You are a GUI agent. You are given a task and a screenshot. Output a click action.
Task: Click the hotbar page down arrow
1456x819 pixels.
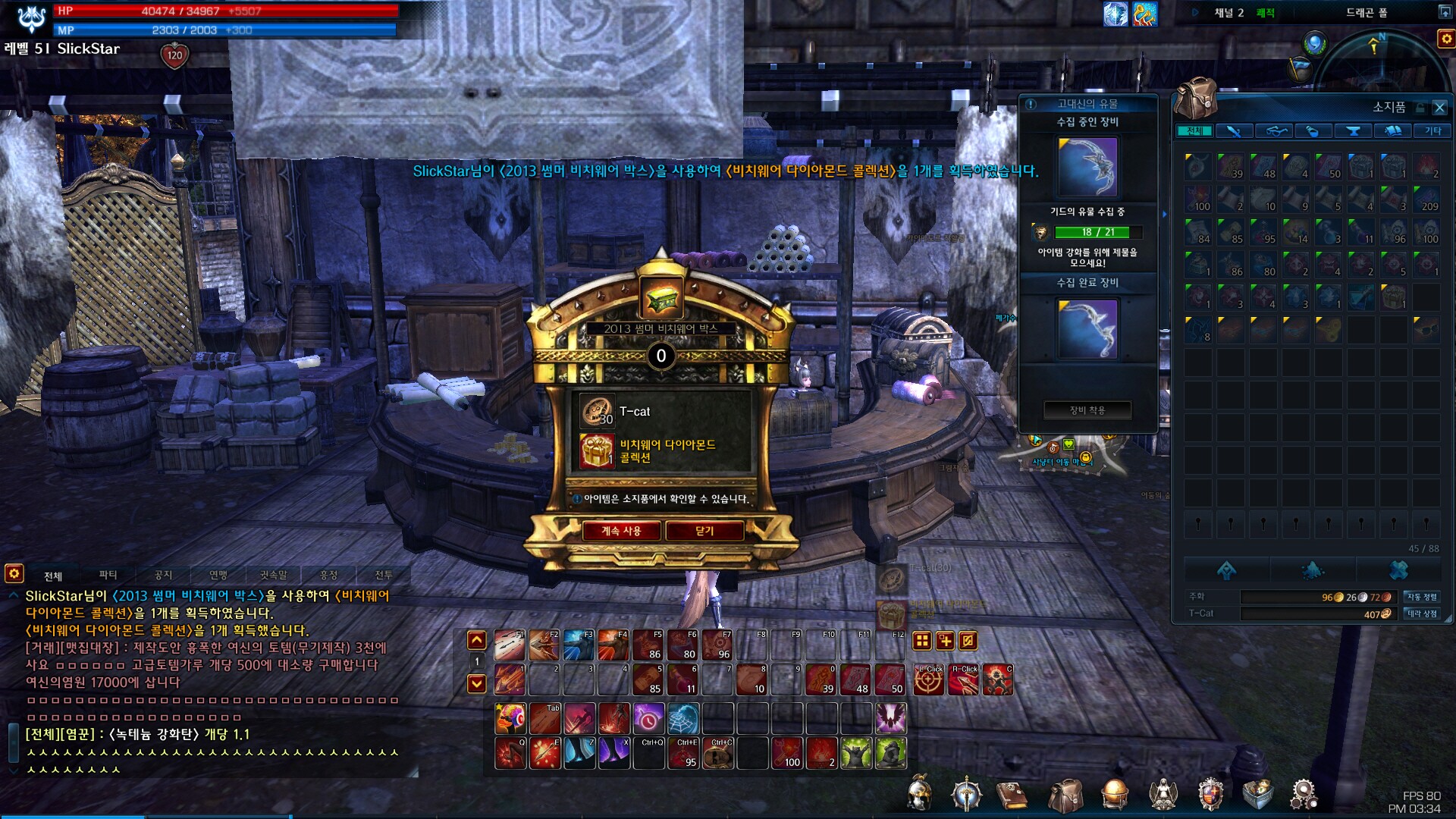point(476,684)
